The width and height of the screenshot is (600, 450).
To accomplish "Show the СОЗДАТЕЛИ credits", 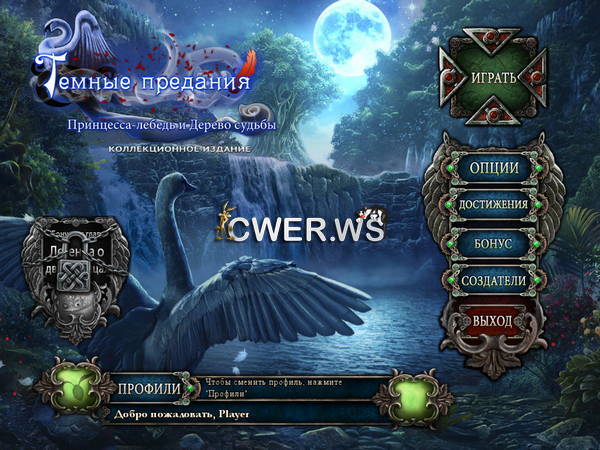I will (492, 281).
